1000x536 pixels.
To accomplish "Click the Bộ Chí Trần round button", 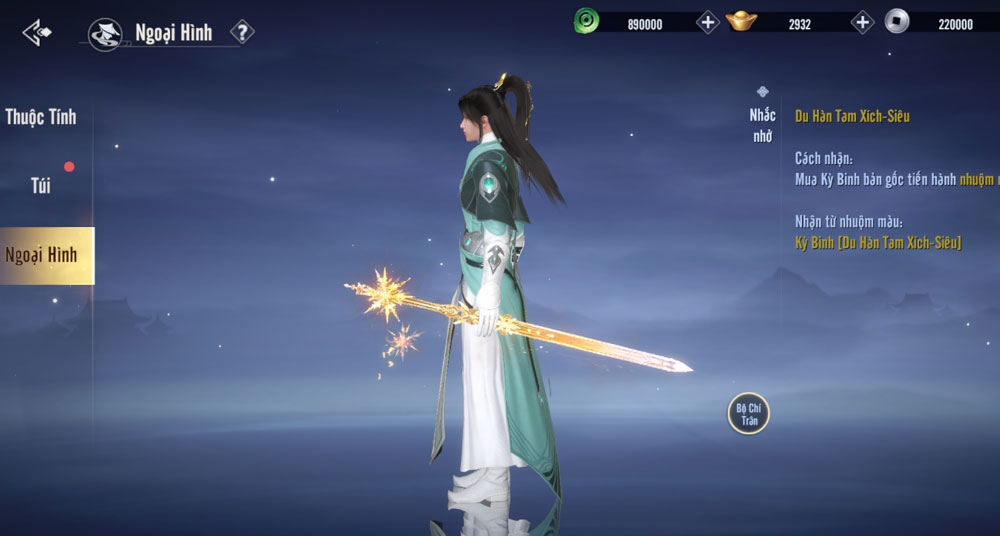I will pyautogui.click(x=749, y=413).
